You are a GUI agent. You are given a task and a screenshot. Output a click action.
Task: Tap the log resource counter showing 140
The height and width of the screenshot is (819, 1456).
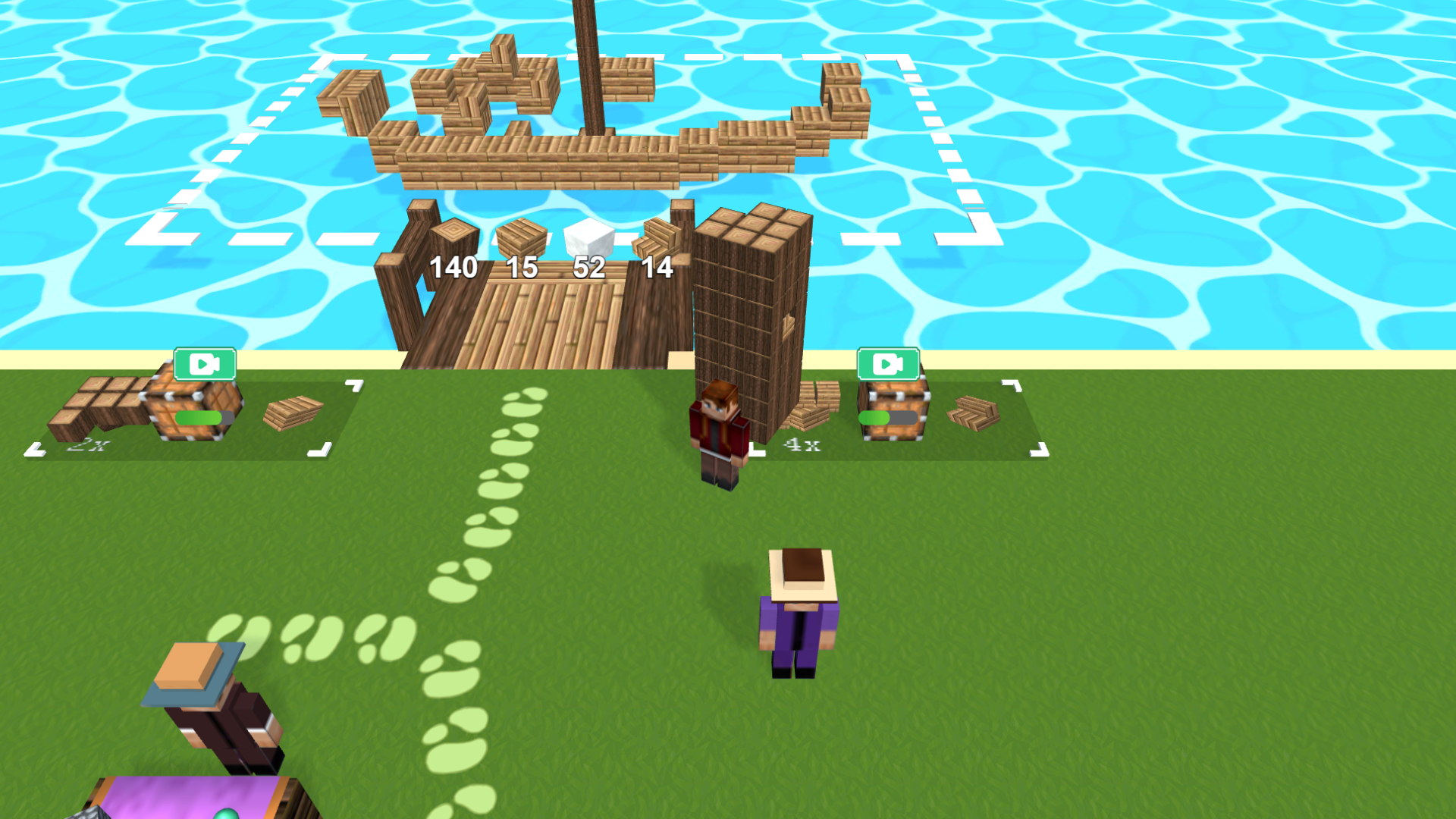pos(453,267)
